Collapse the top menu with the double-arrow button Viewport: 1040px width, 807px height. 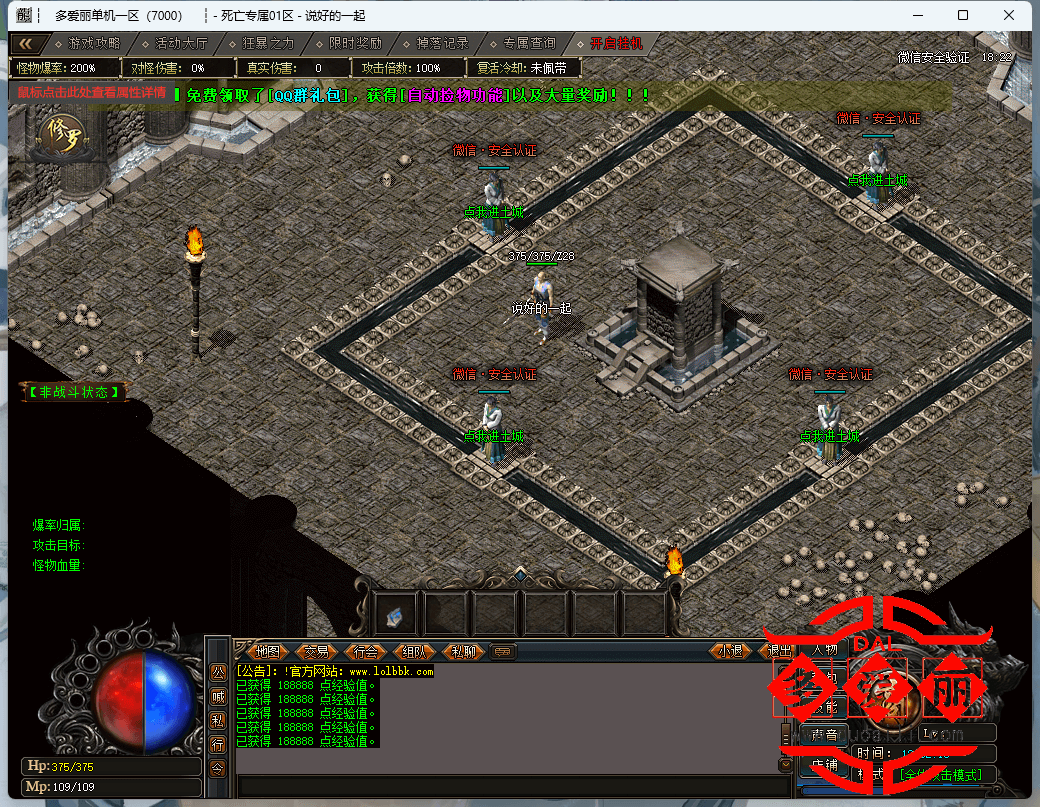point(27,44)
